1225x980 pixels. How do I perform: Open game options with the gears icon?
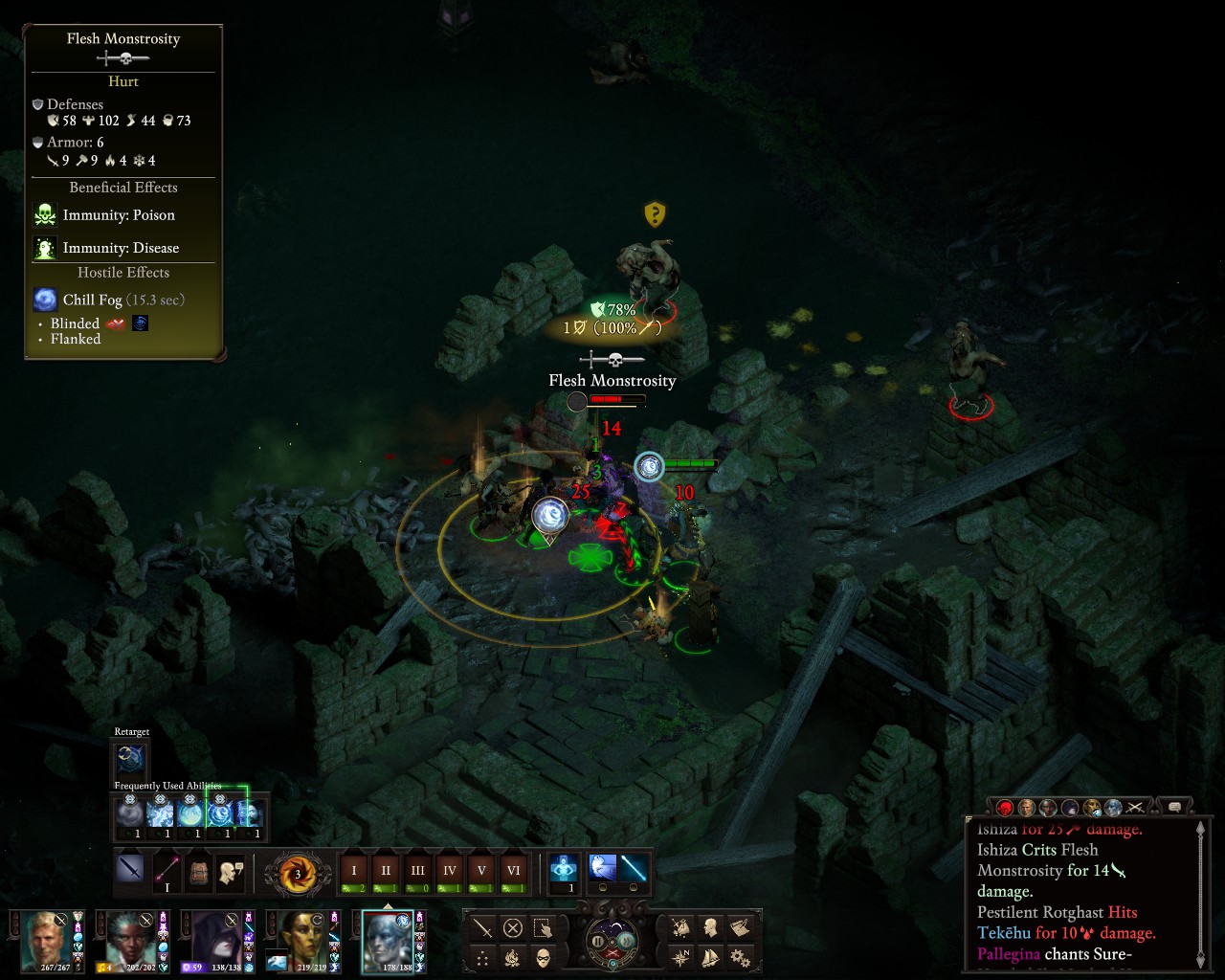click(x=739, y=957)
